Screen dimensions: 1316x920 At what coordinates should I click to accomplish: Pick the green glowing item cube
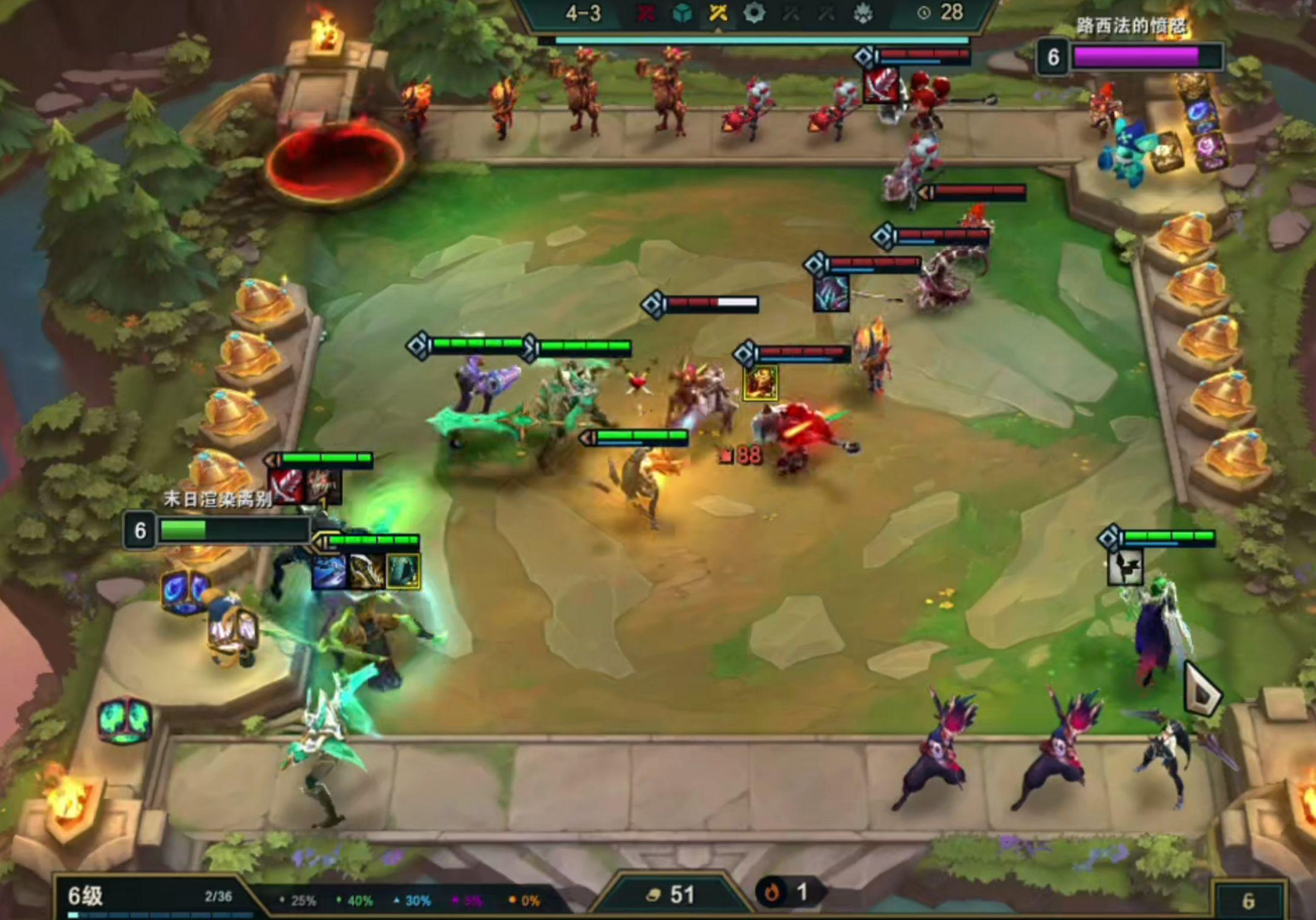pos(124,720)
